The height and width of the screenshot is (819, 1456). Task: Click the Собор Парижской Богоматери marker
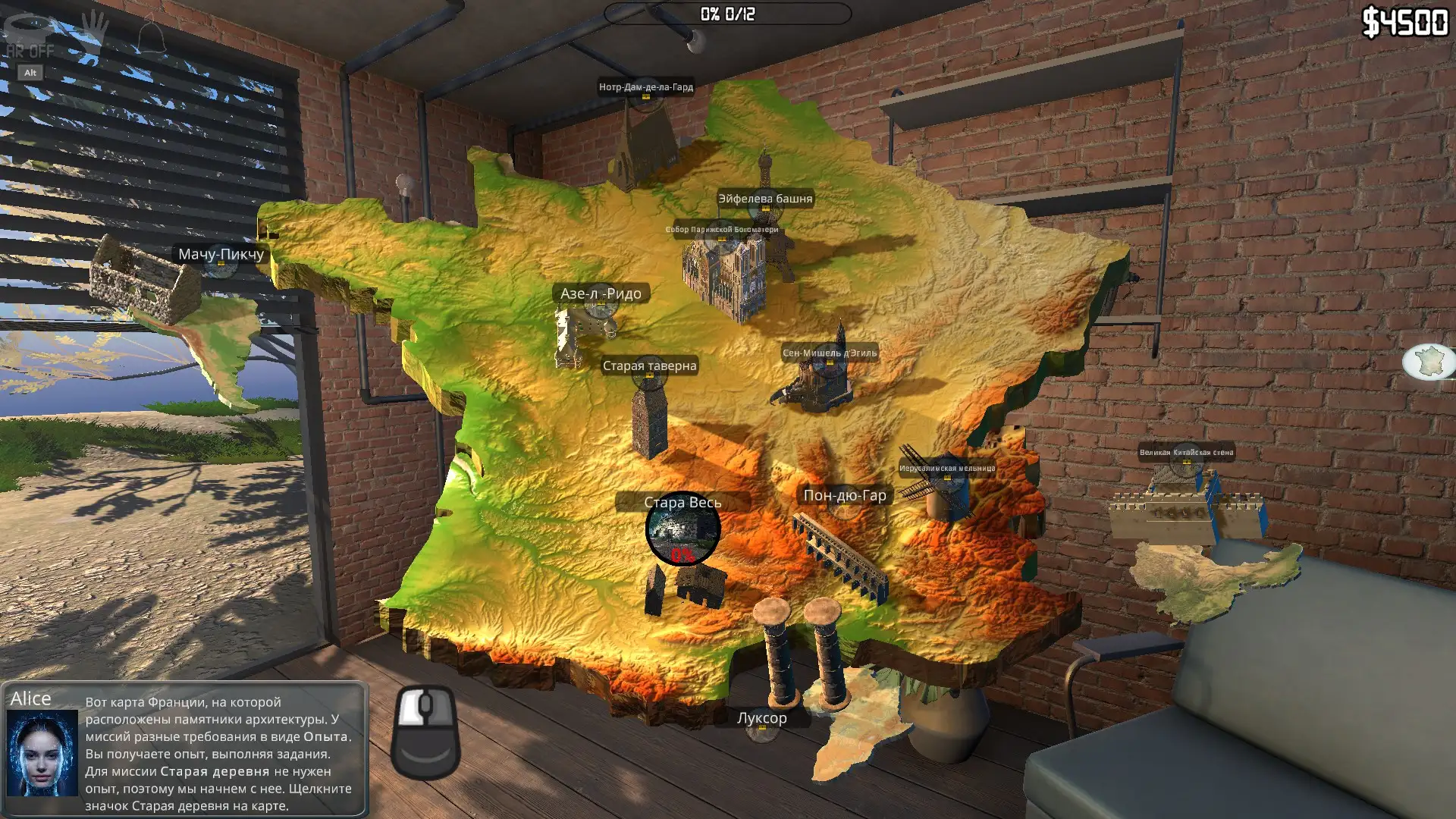point(722,231)
